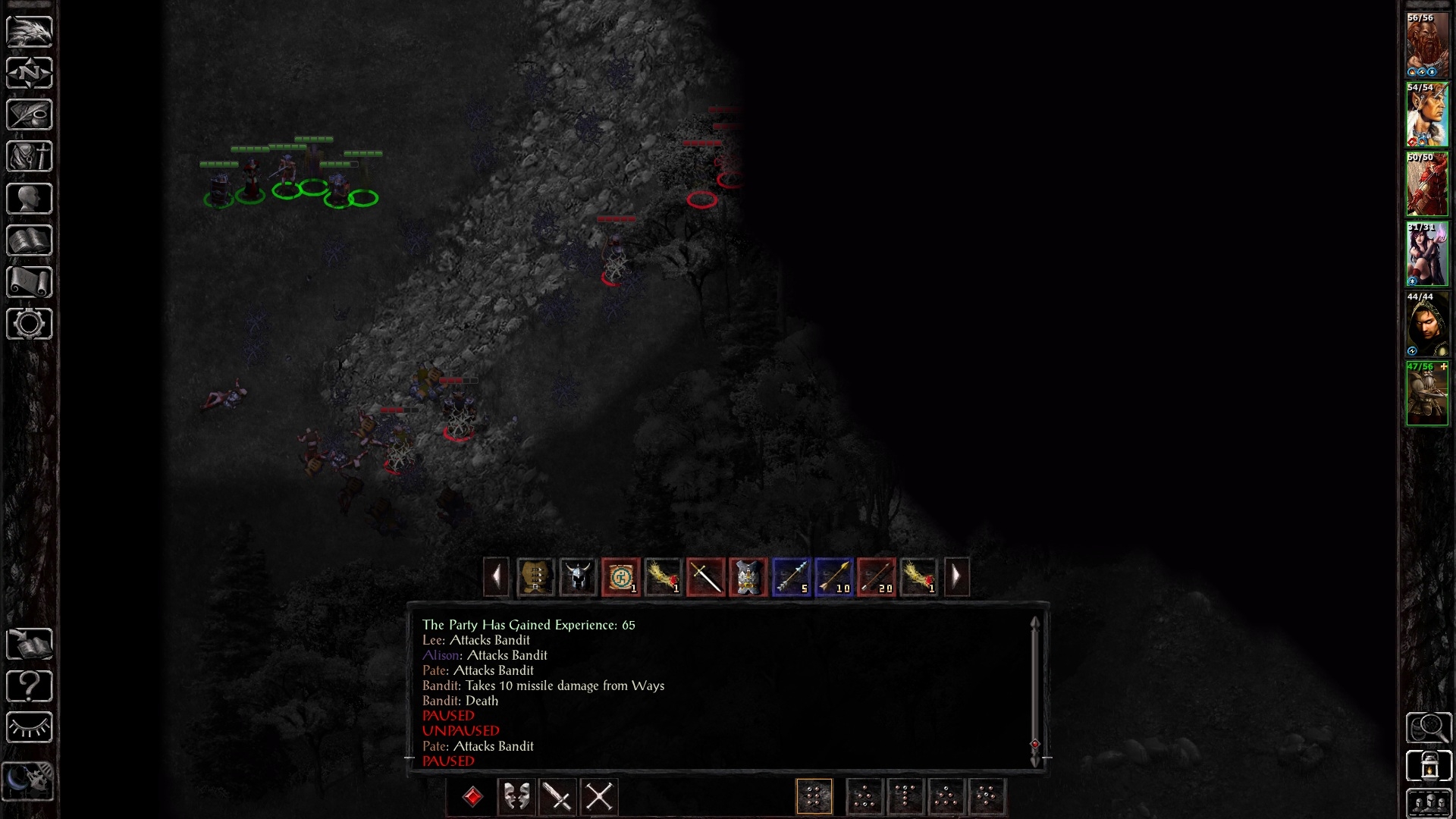Select the horned helmet slot
This screenshot has width=1456, height=819.
click(578, 578)
